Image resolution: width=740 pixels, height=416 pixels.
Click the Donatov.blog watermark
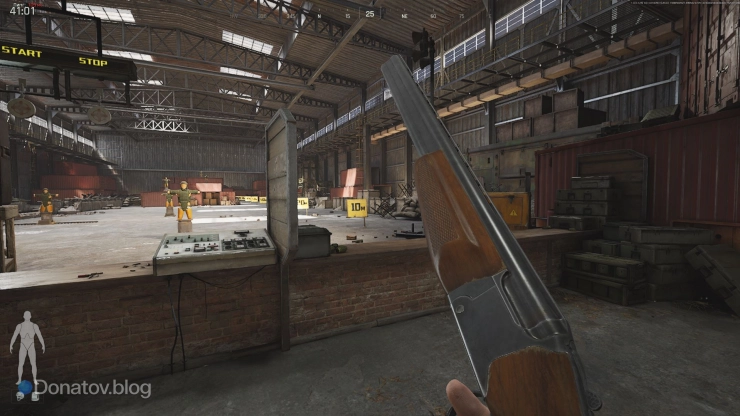(x=92, y=388)
